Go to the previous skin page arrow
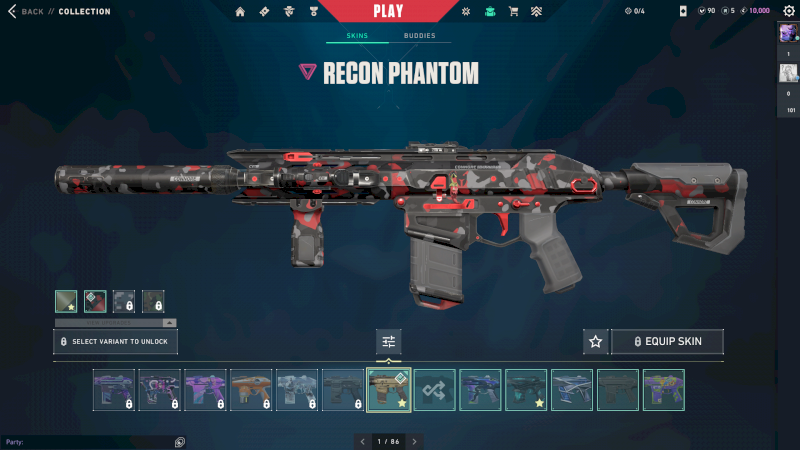This screenshot has height=450, width=800. click(x=361, y=441)
